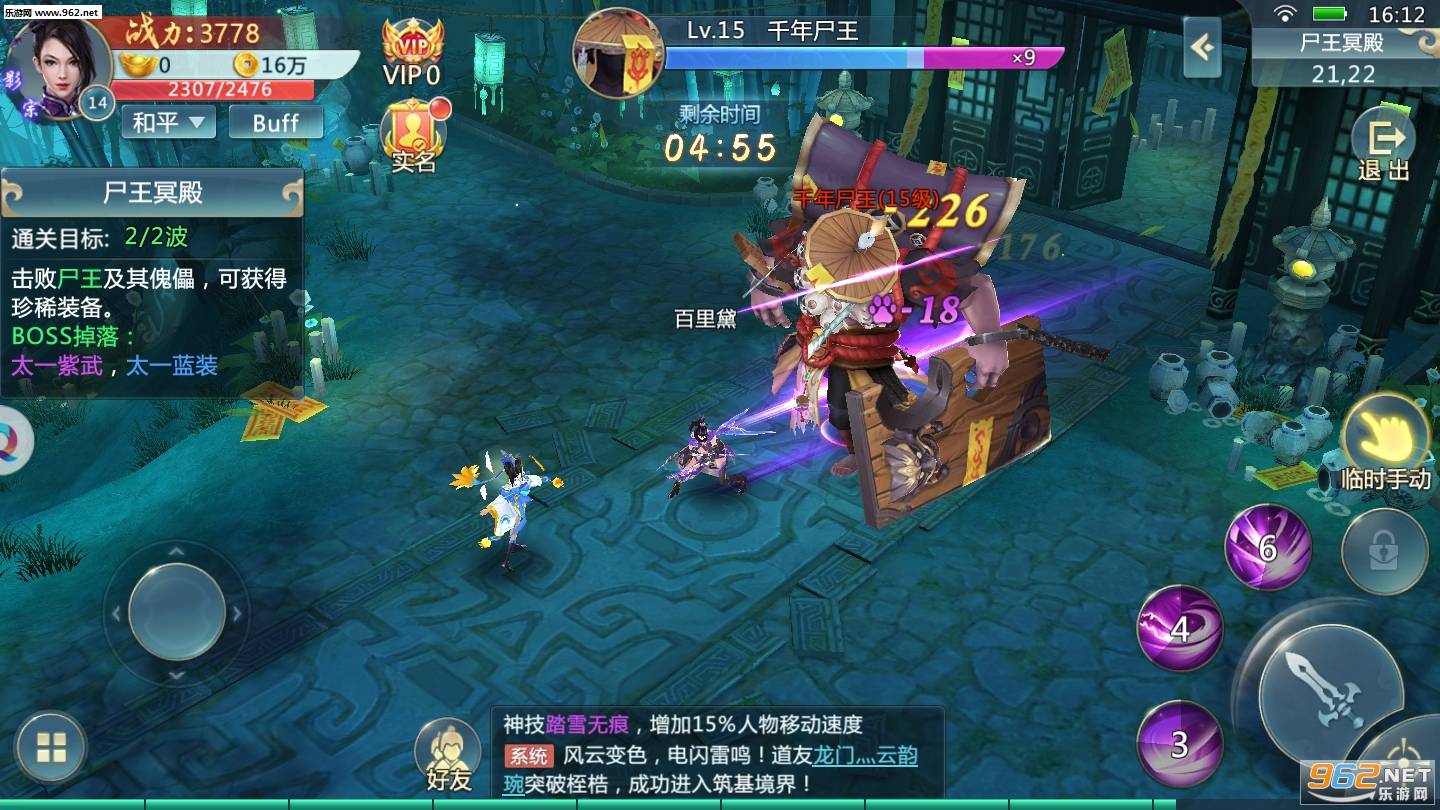
Task: Open the Buff button
Action: [274, 121]
